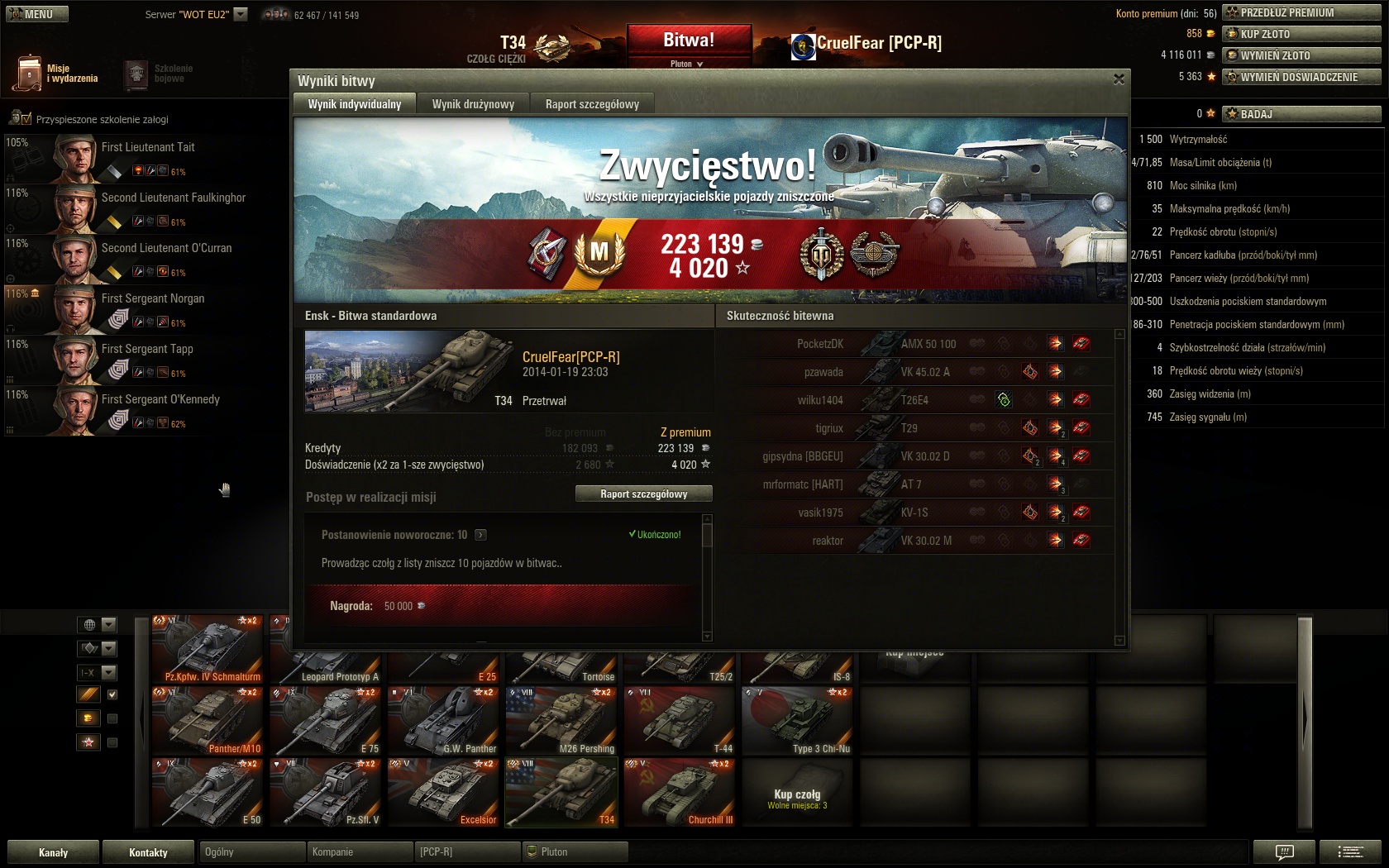This screenshot has height=868, width=1389.
Task: Open Misje i wydarzenia
Action: [56, 74]
